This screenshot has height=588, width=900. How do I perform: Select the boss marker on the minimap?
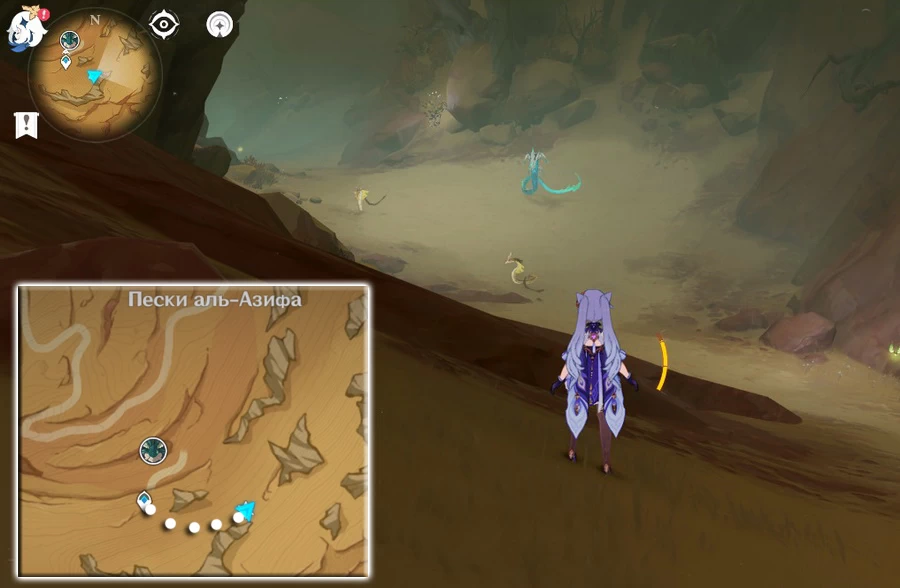70,40
